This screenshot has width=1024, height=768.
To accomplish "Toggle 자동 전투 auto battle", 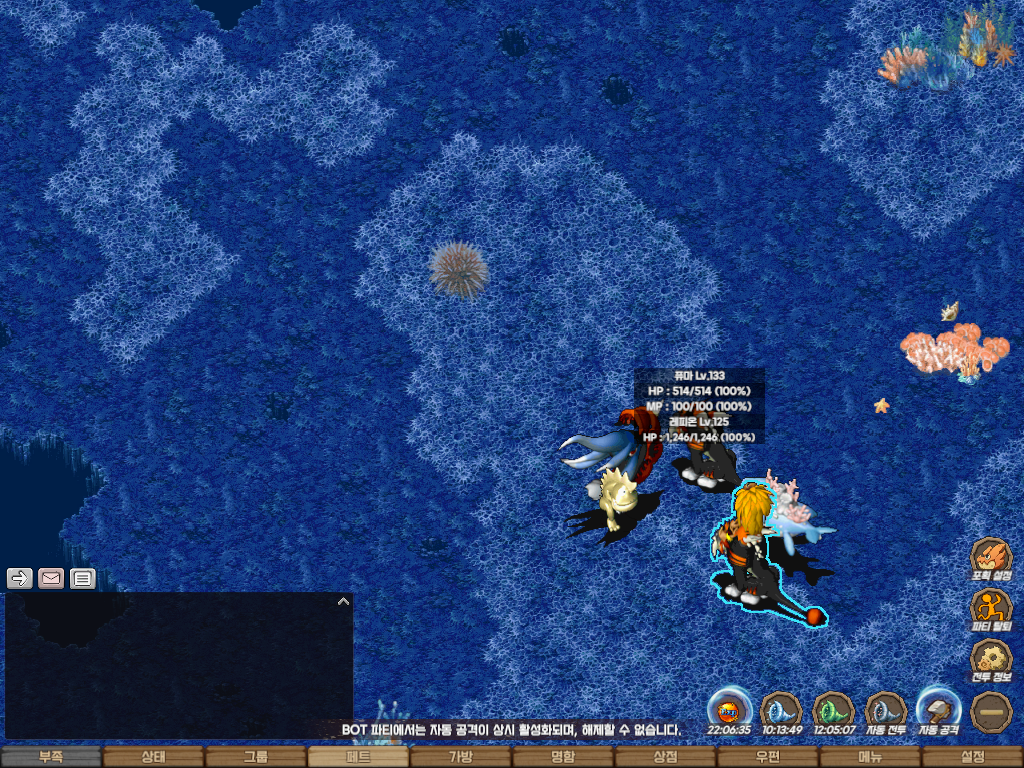I will [885, 711].
